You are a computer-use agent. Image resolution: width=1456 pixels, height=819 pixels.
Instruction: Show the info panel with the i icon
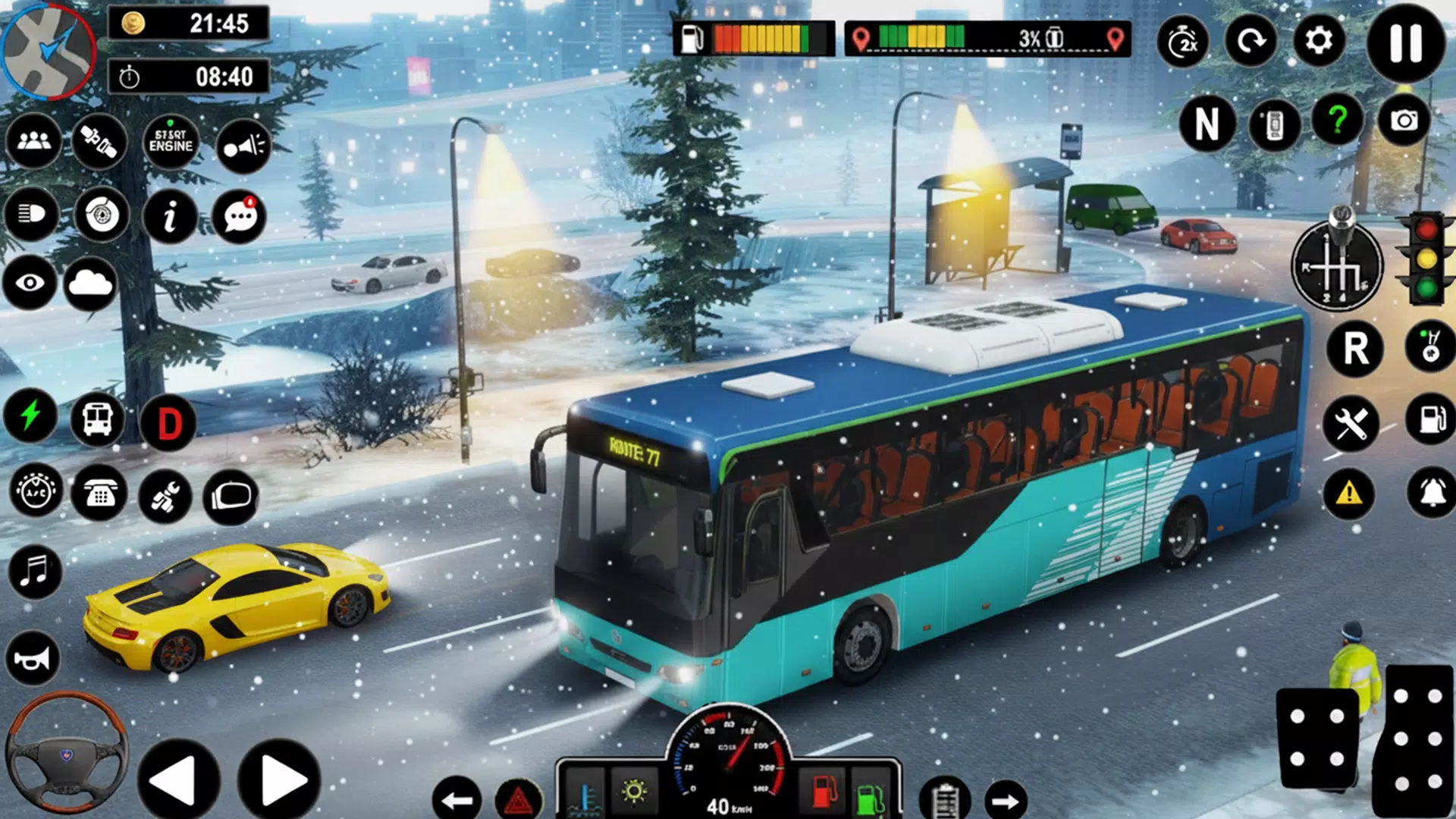coord(170,217)
